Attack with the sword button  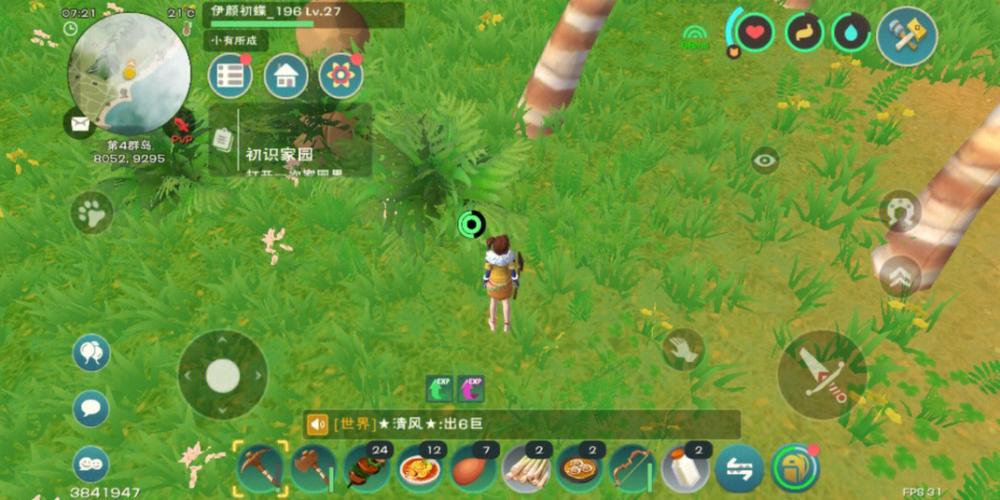(822, 375)
